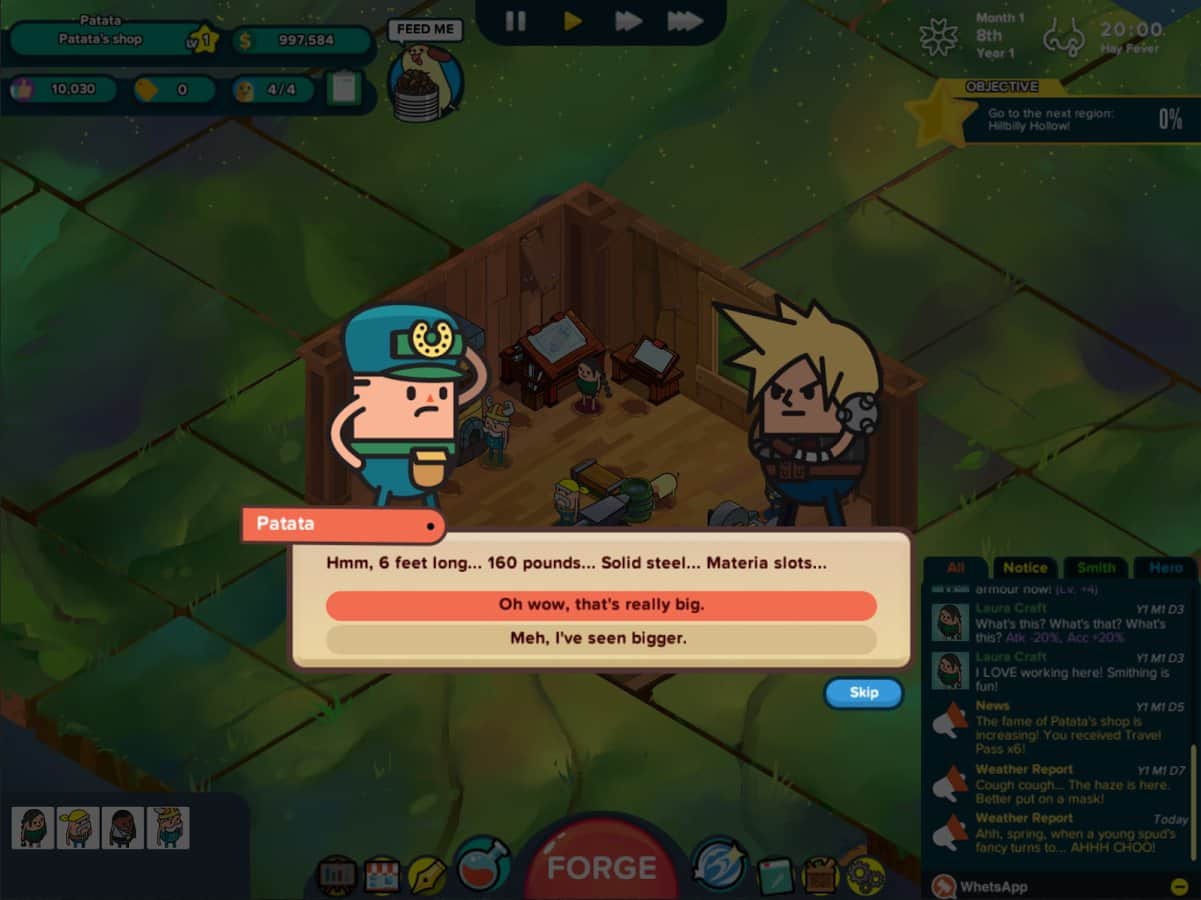Screen dimensions: 1201x900
Task: Open the clipboard icon in top bar
Action: 343,89
